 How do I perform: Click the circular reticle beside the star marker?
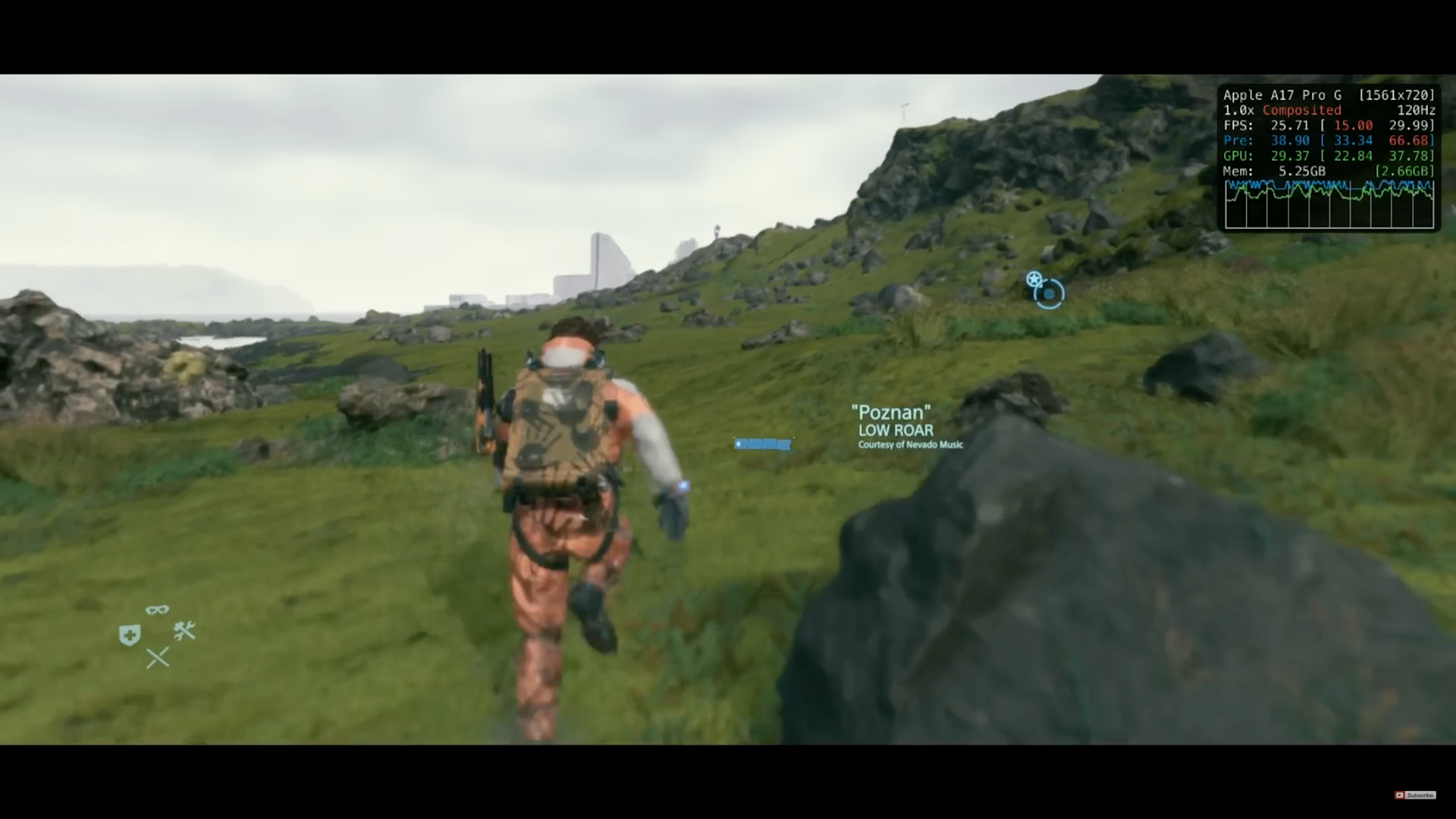[1049, 294]
